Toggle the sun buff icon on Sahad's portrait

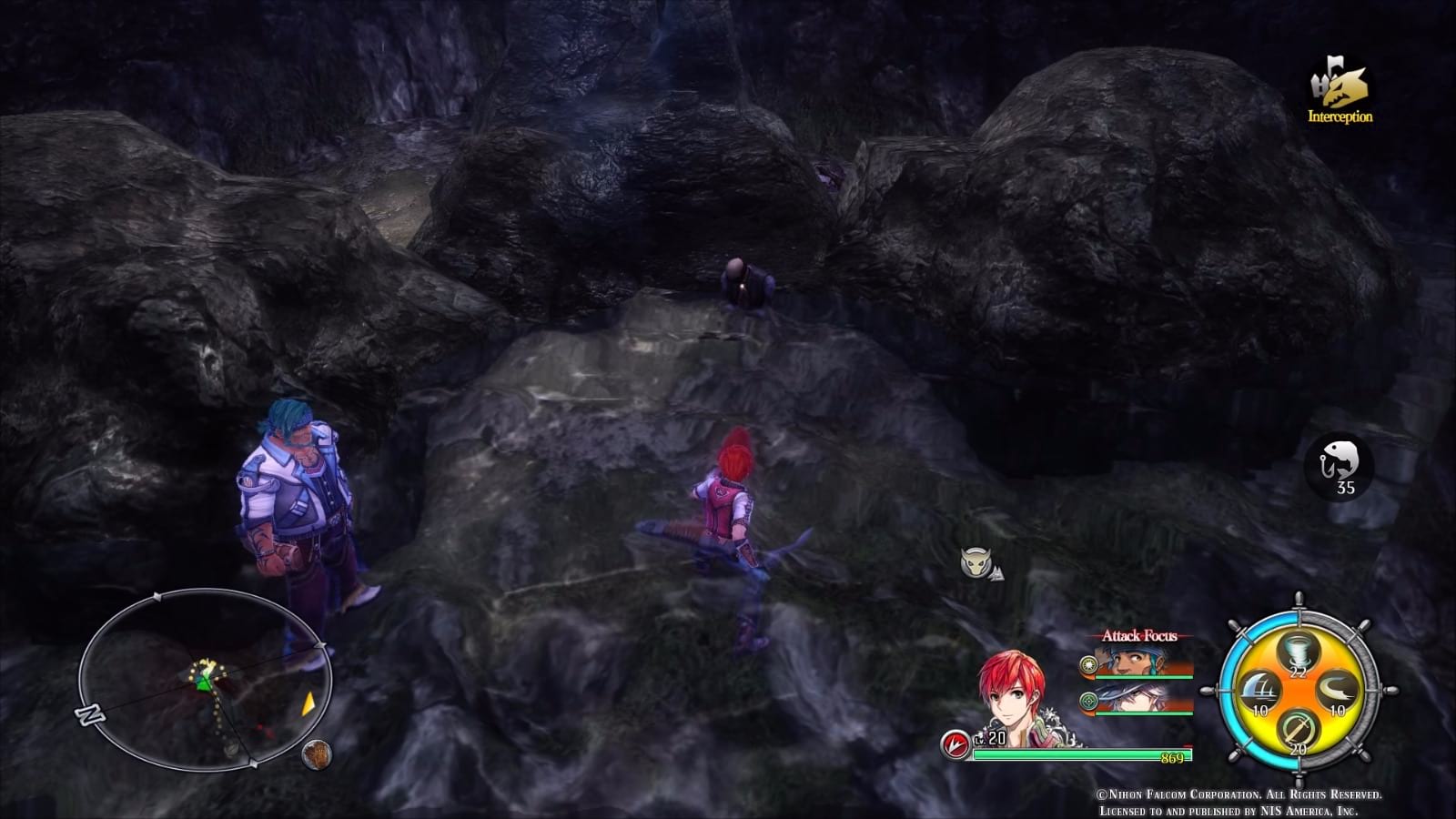1088,664
